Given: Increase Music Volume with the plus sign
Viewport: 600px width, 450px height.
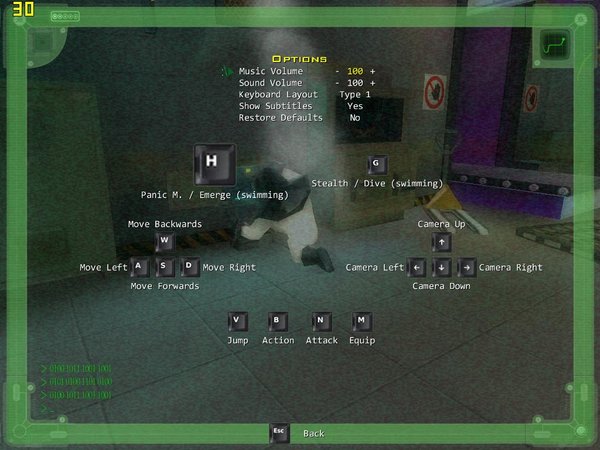Looking at the screenshot, I should tap(373, 72).
